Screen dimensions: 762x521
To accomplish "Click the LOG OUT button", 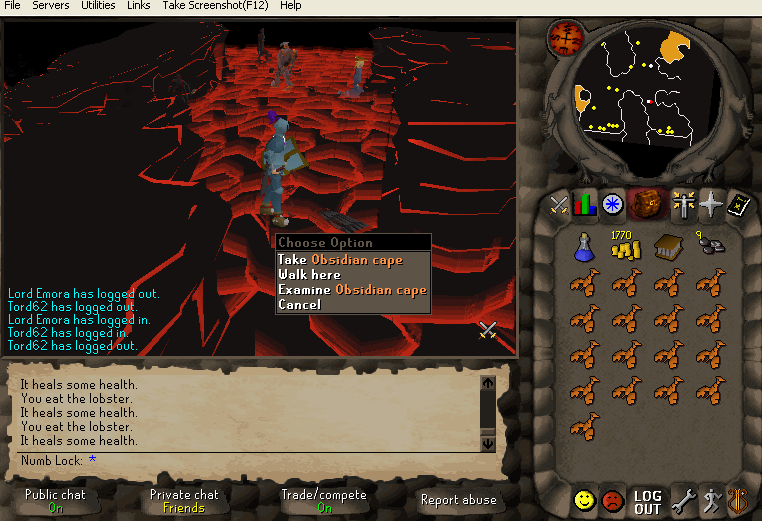I will (647, 501).
